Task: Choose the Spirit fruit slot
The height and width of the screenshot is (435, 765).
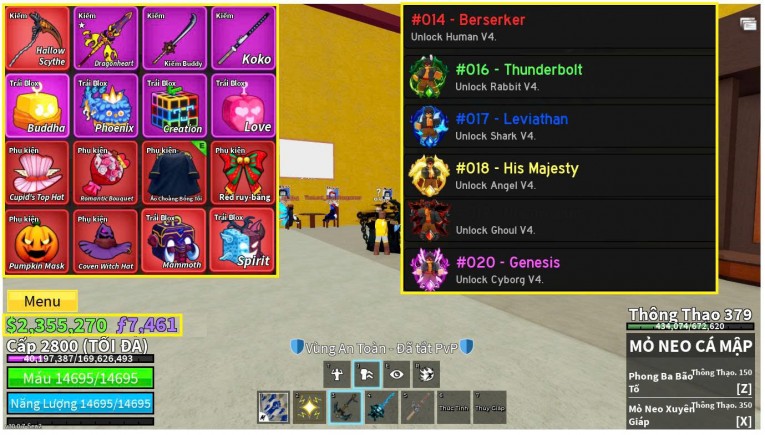Action: click(x=243, y=240)
